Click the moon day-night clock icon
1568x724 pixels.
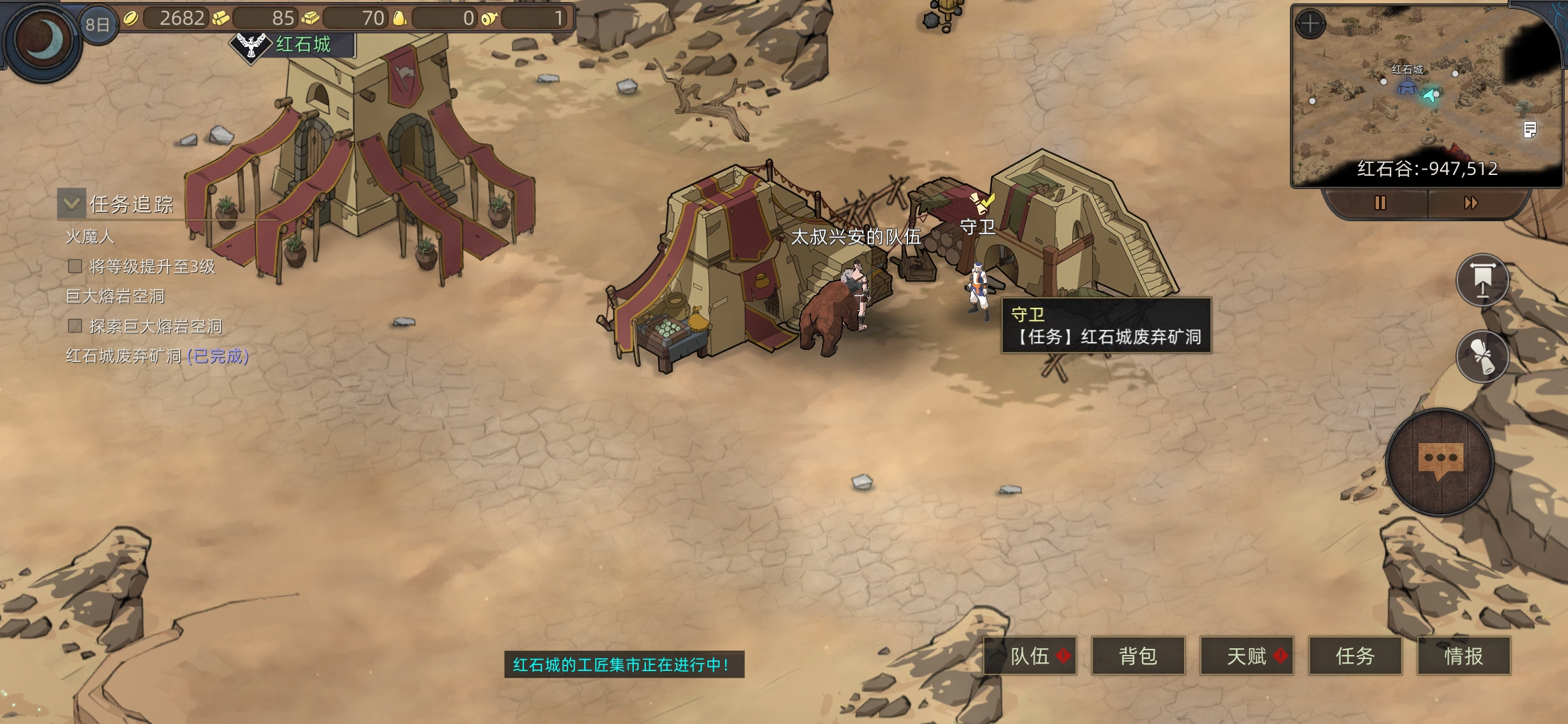43,40
